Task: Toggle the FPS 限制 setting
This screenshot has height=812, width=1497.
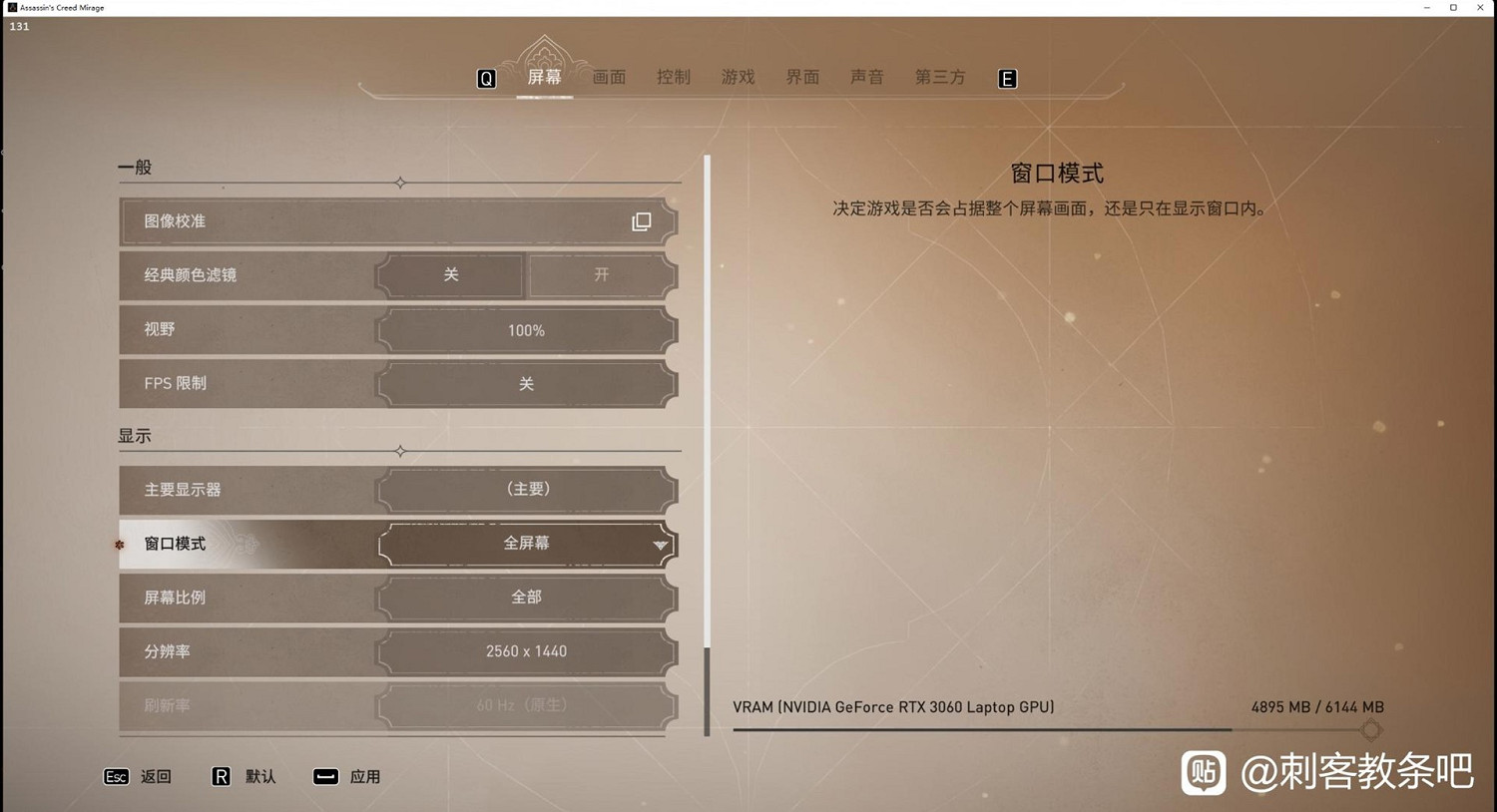Action: coord(526,383)
